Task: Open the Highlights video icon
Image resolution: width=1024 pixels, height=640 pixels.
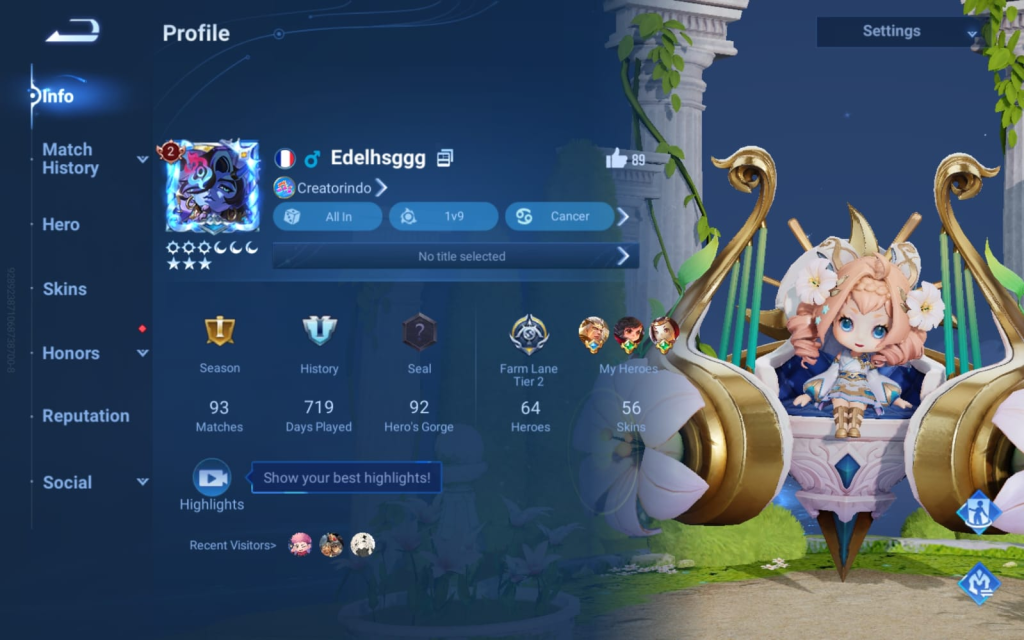Action: 212,478
